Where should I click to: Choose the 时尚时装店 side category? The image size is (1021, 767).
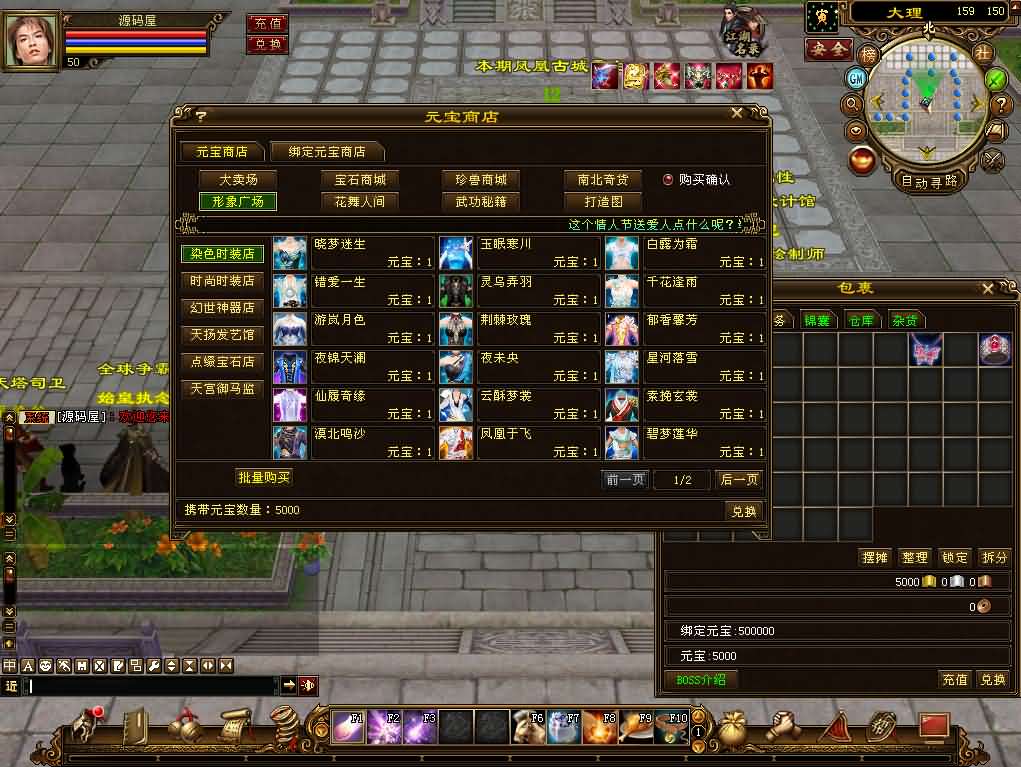[x=222, y=281]
